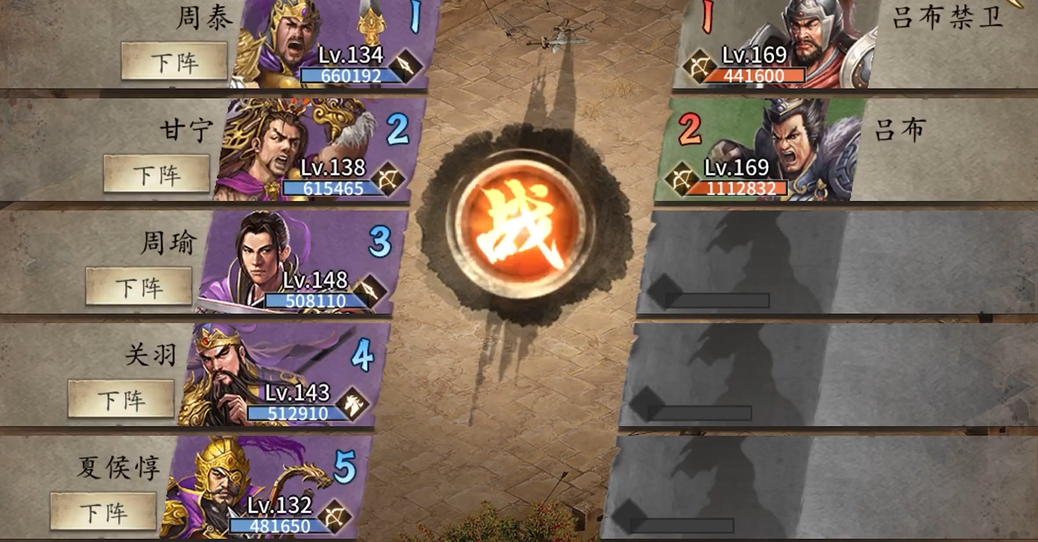View enemy 吕布 portrait card
This screenshot has height=542, width=1038.
762,148
